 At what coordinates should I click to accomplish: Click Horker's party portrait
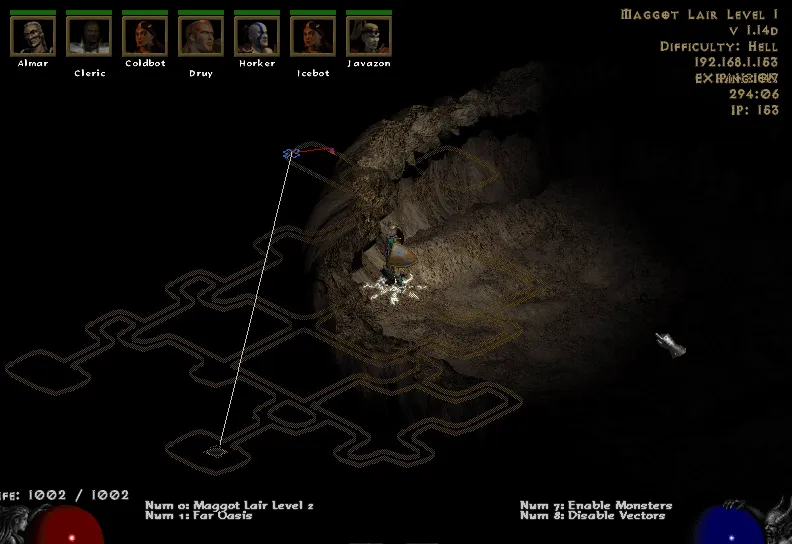(257, 36)
